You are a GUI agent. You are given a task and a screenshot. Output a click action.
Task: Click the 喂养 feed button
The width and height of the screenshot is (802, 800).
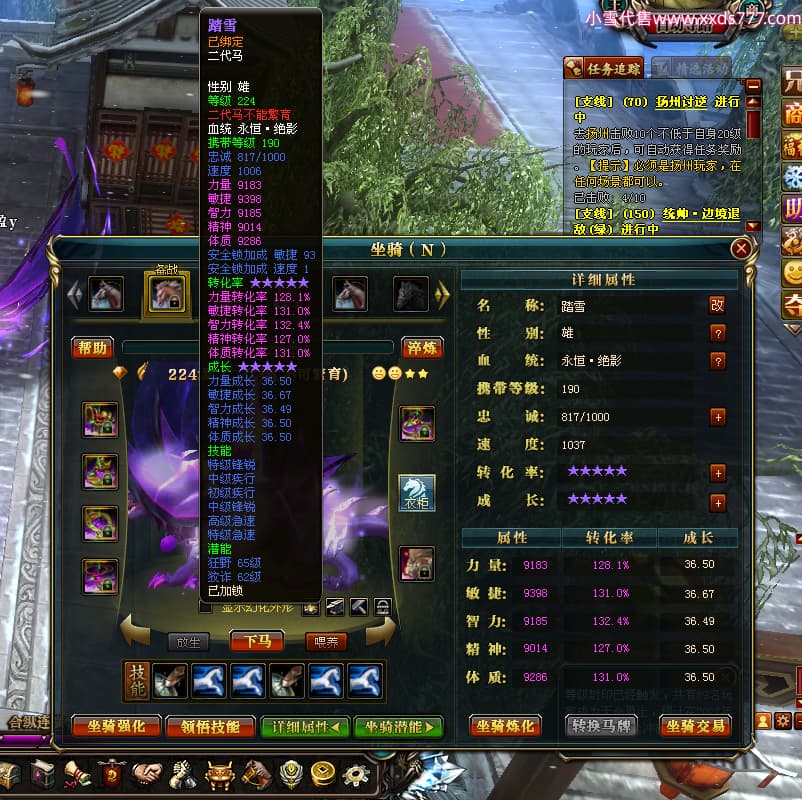tap(331, 641)
